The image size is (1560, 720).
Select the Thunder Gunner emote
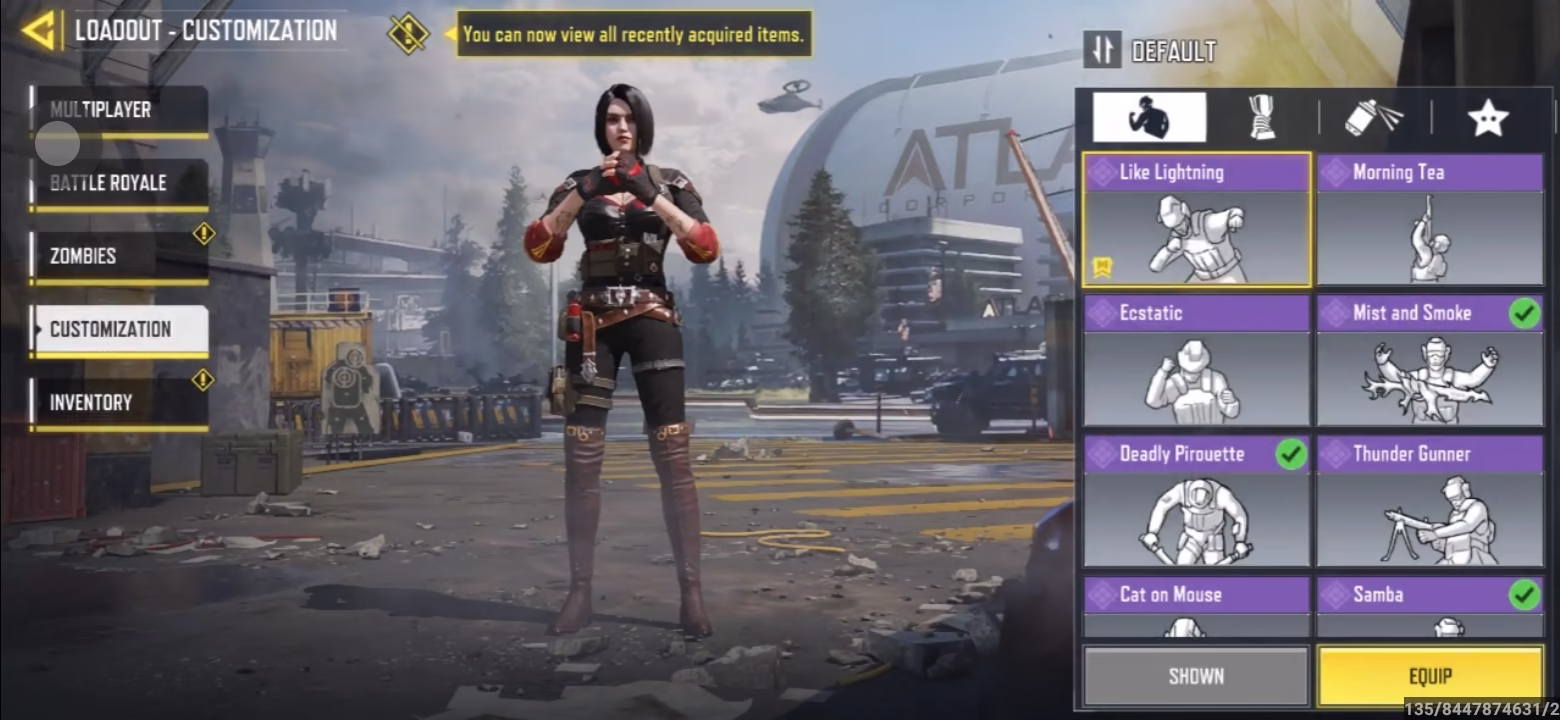[1430, 502]
